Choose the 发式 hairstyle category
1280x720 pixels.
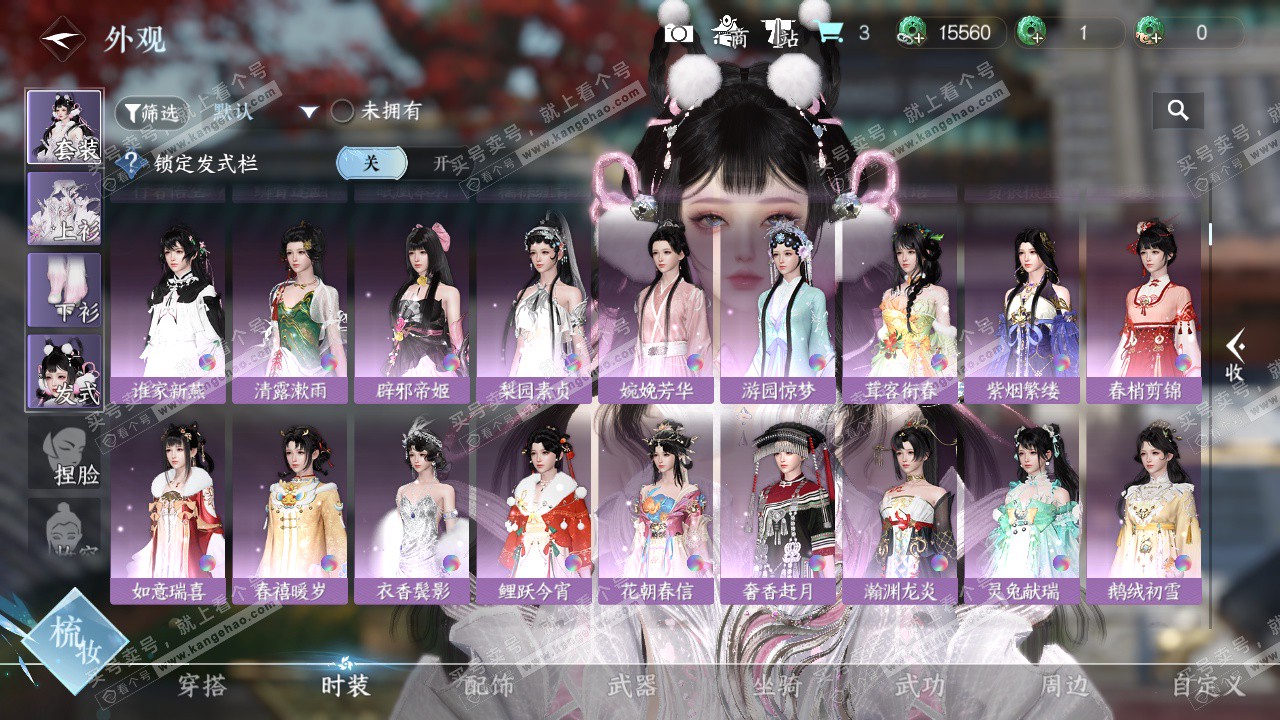pos(64,371)
